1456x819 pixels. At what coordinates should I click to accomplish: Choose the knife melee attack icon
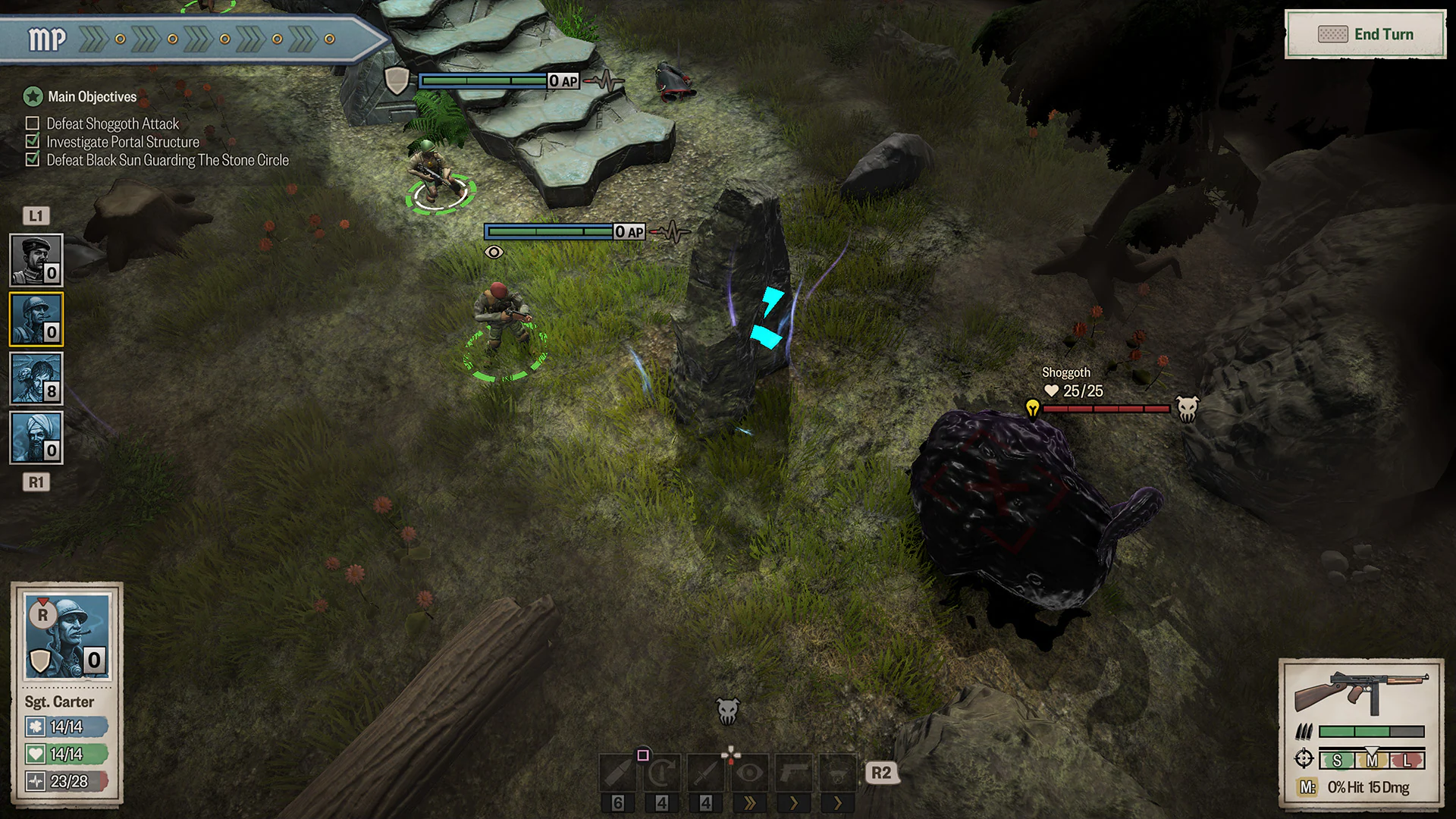[x=706, y=773]
